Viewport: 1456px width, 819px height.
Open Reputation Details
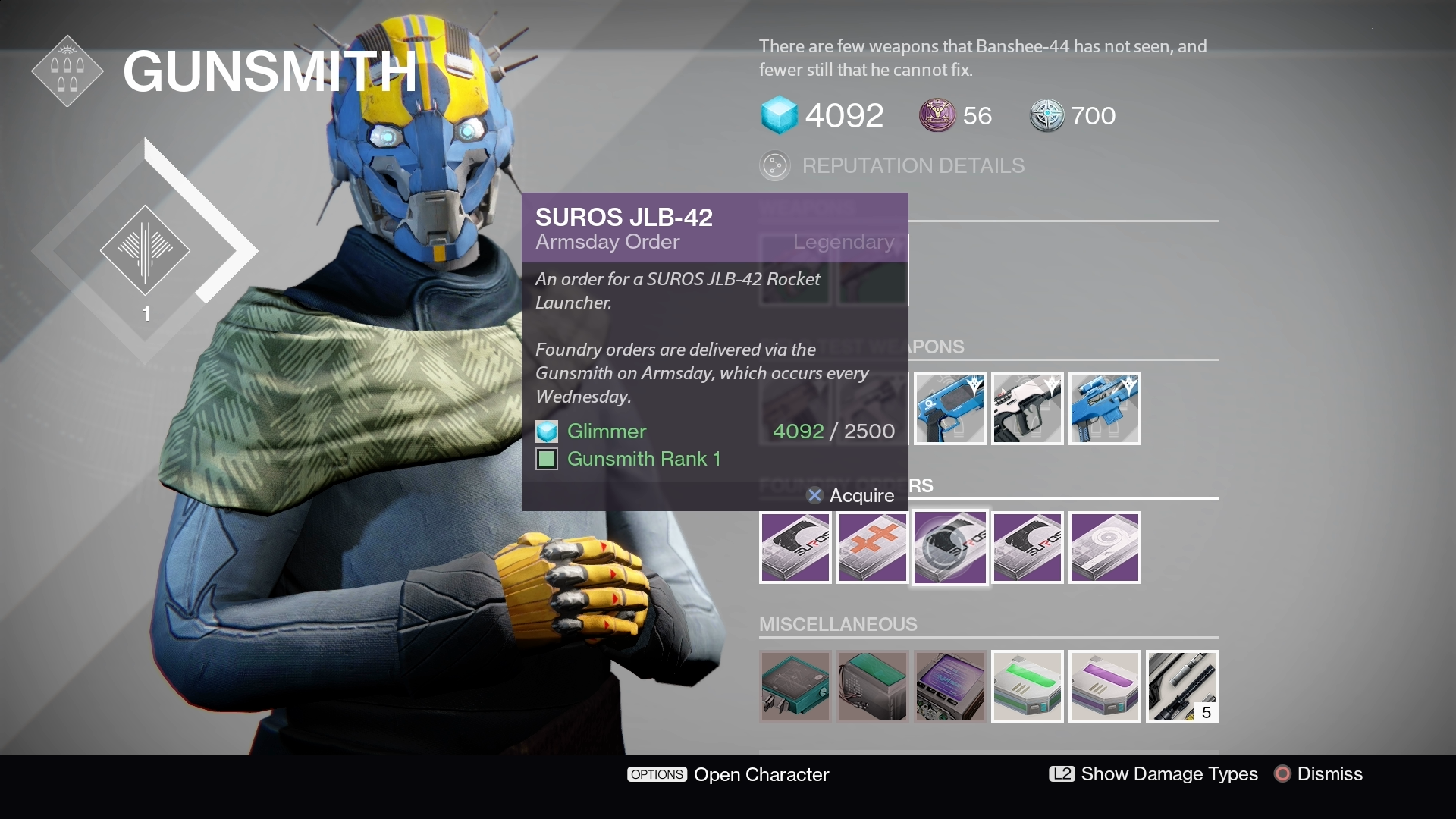(912, 165)
